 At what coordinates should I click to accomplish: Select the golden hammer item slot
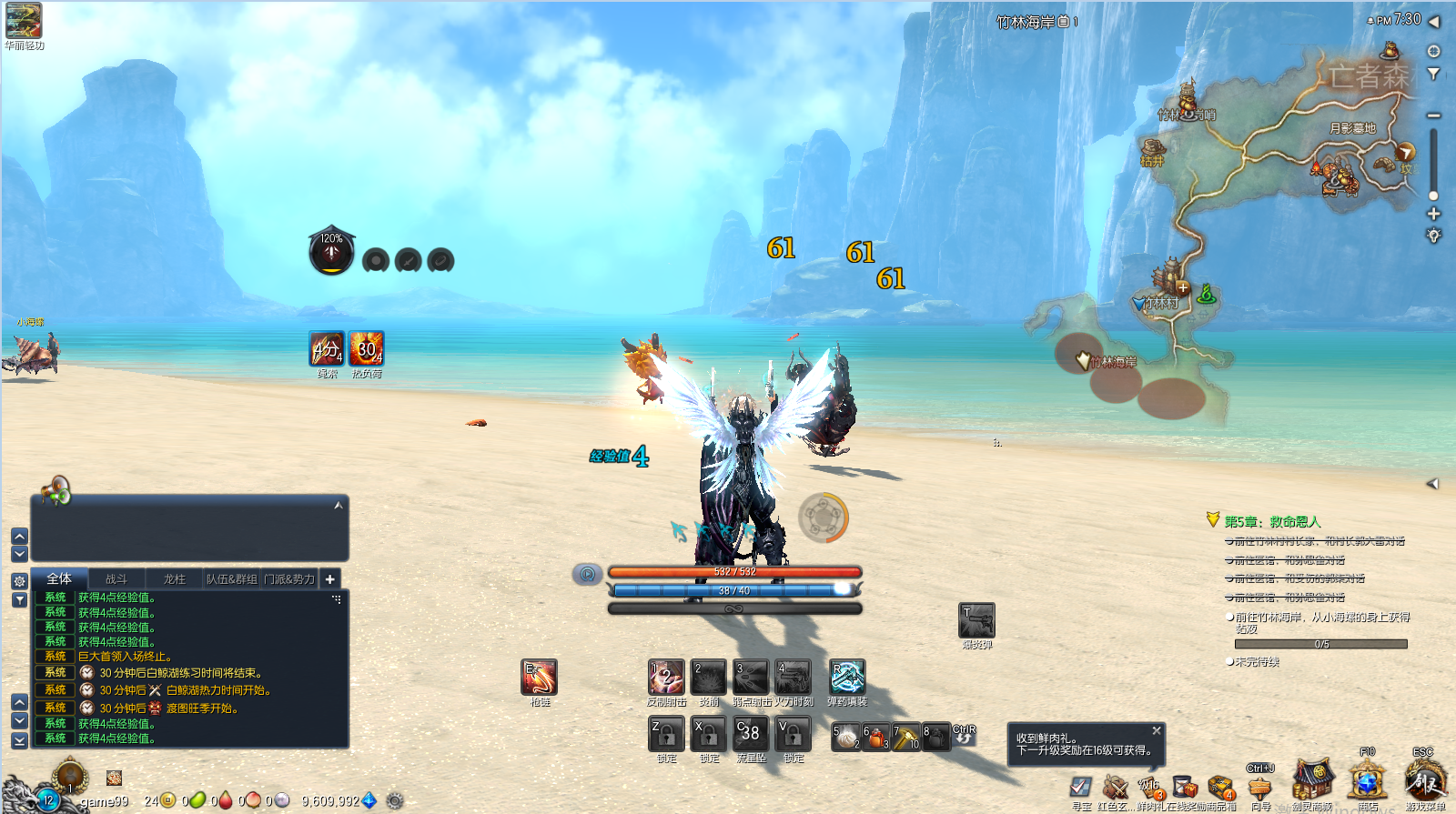point(906,737)
